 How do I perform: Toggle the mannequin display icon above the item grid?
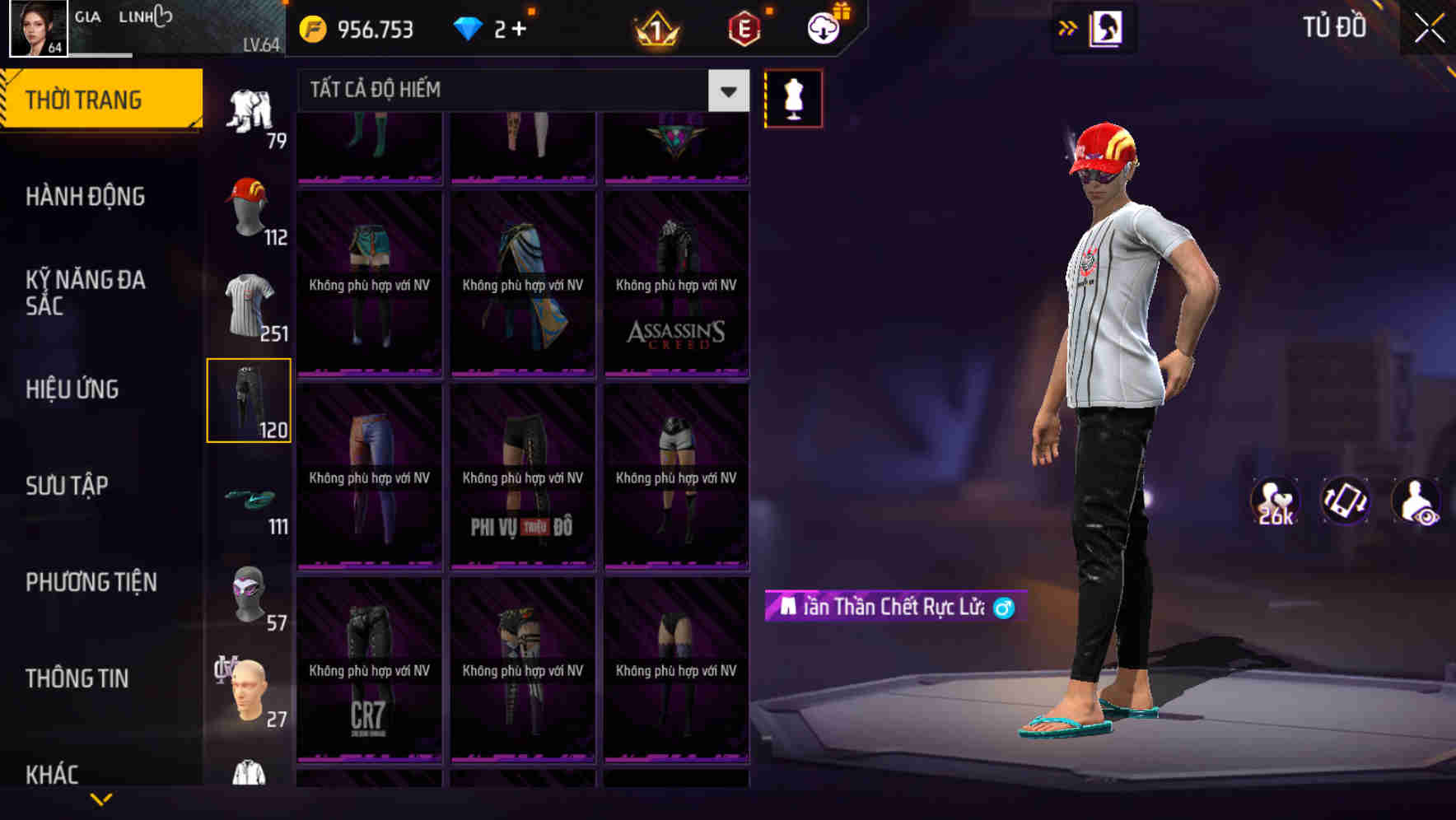point(794,97)
